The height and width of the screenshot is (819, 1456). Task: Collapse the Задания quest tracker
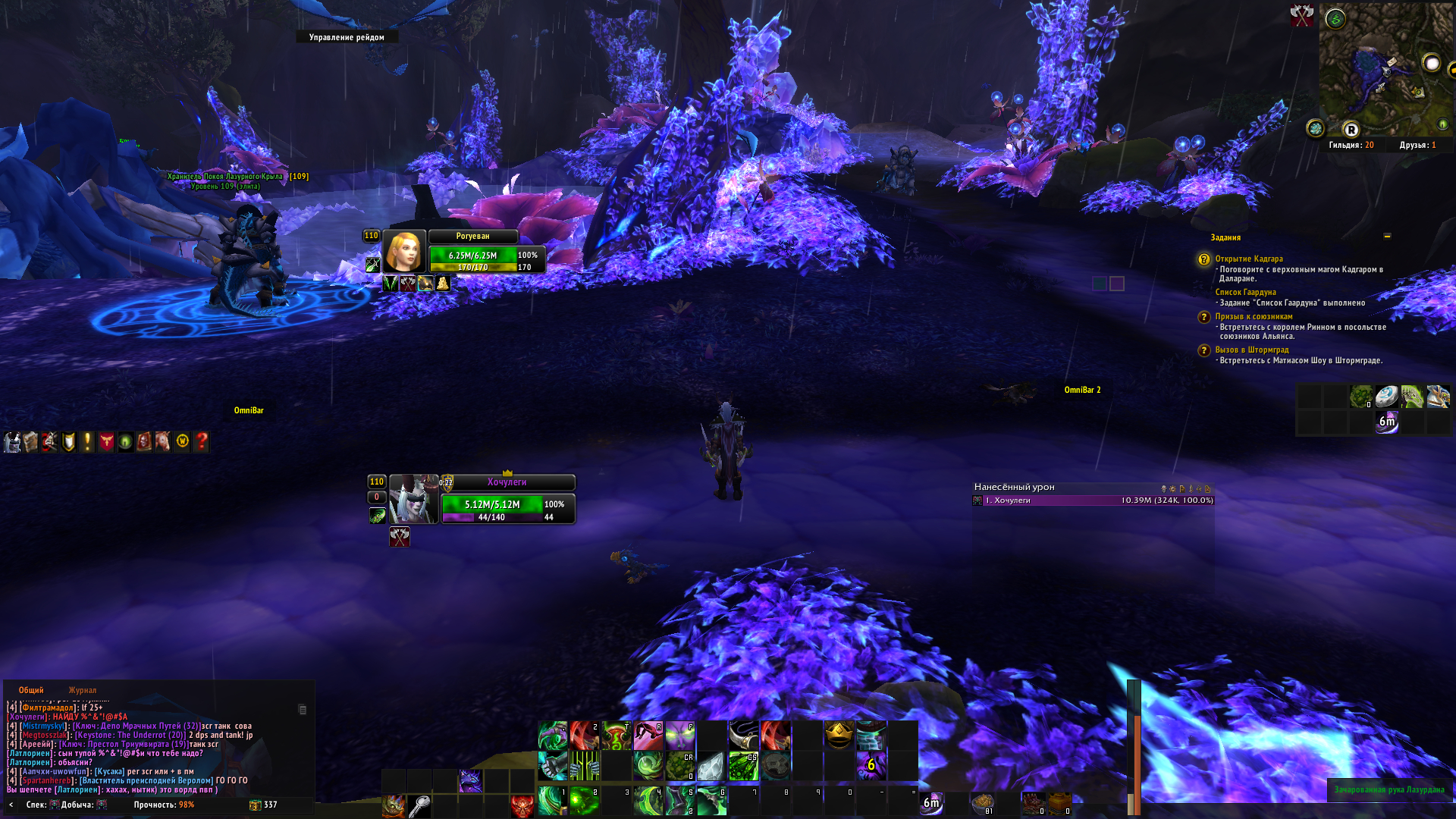pos(1387,237)
